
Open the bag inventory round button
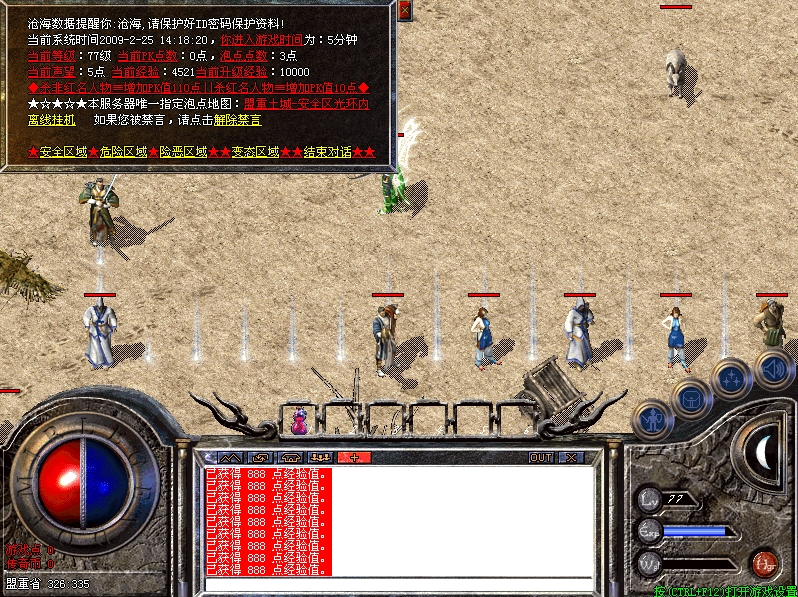click(x=690, y=397)
